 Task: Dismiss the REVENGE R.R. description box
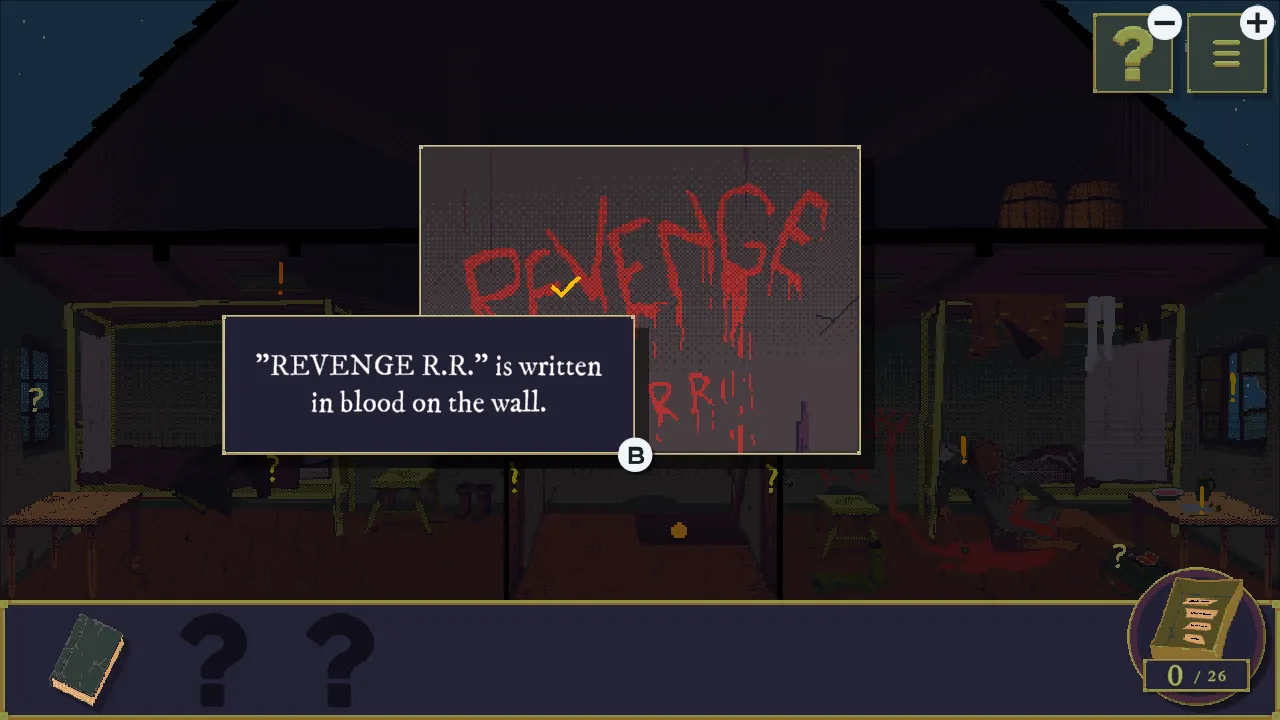(x=430, y=384)
